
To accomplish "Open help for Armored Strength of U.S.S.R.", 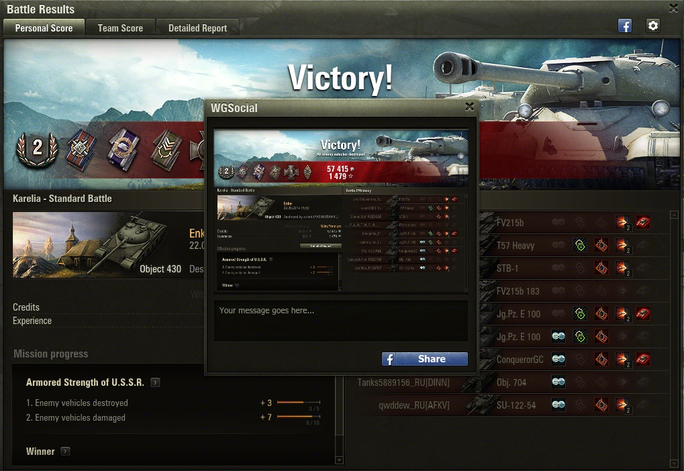I will tap(155, 382).
